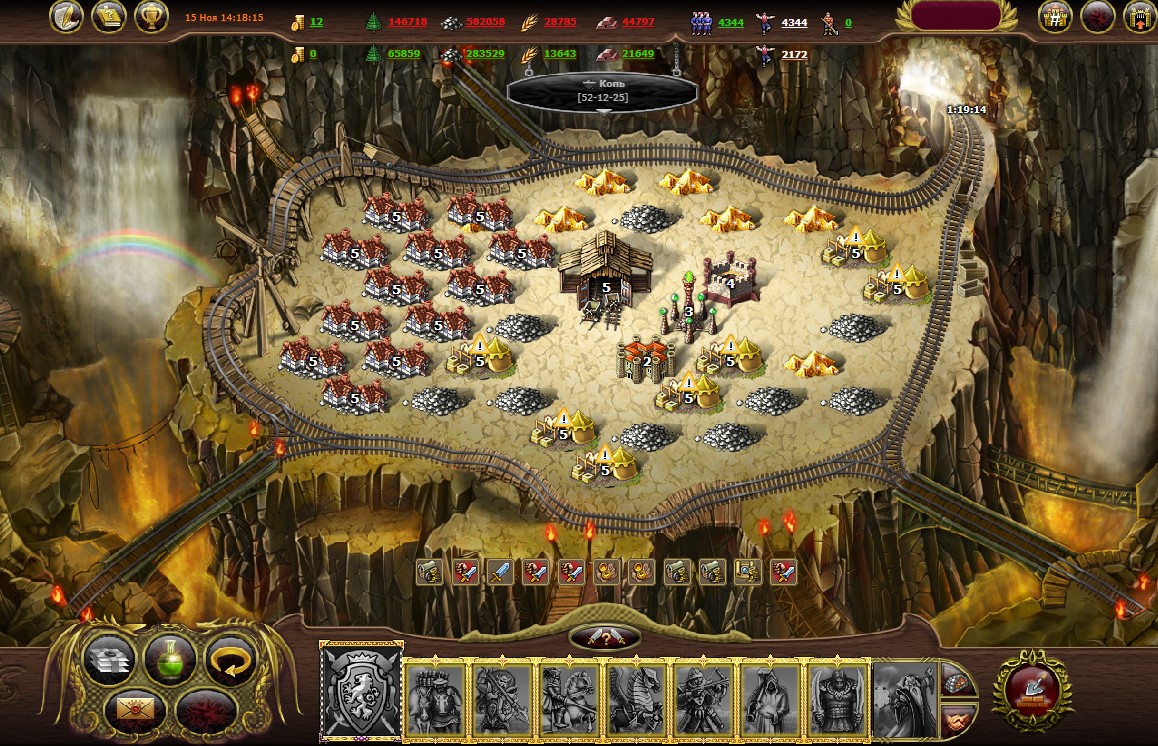This screenshot has width=1158, height=746.
Task: Open the handshake diplomacy icon
Action: pos(956,716)
